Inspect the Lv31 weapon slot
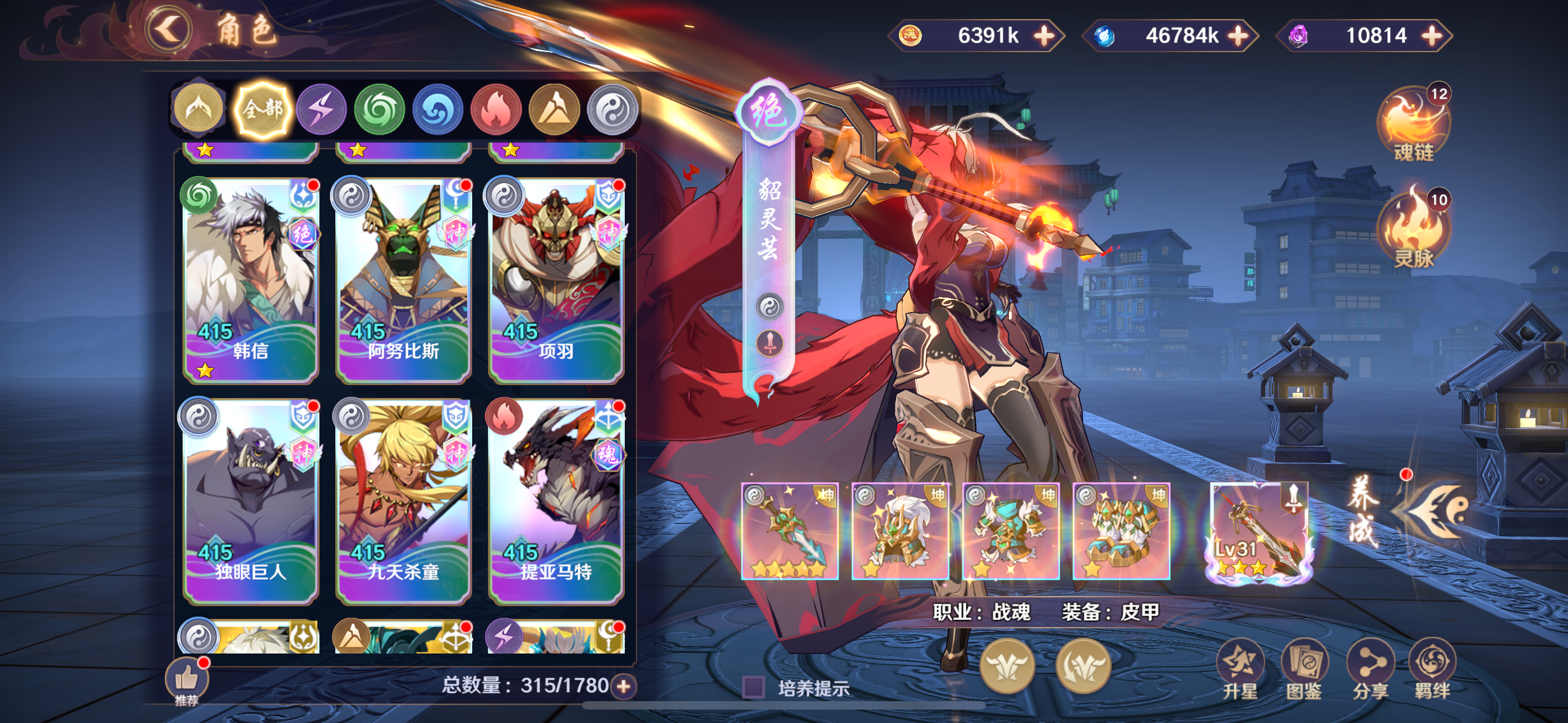The image size is (1568, 723). click(1258, 531)
